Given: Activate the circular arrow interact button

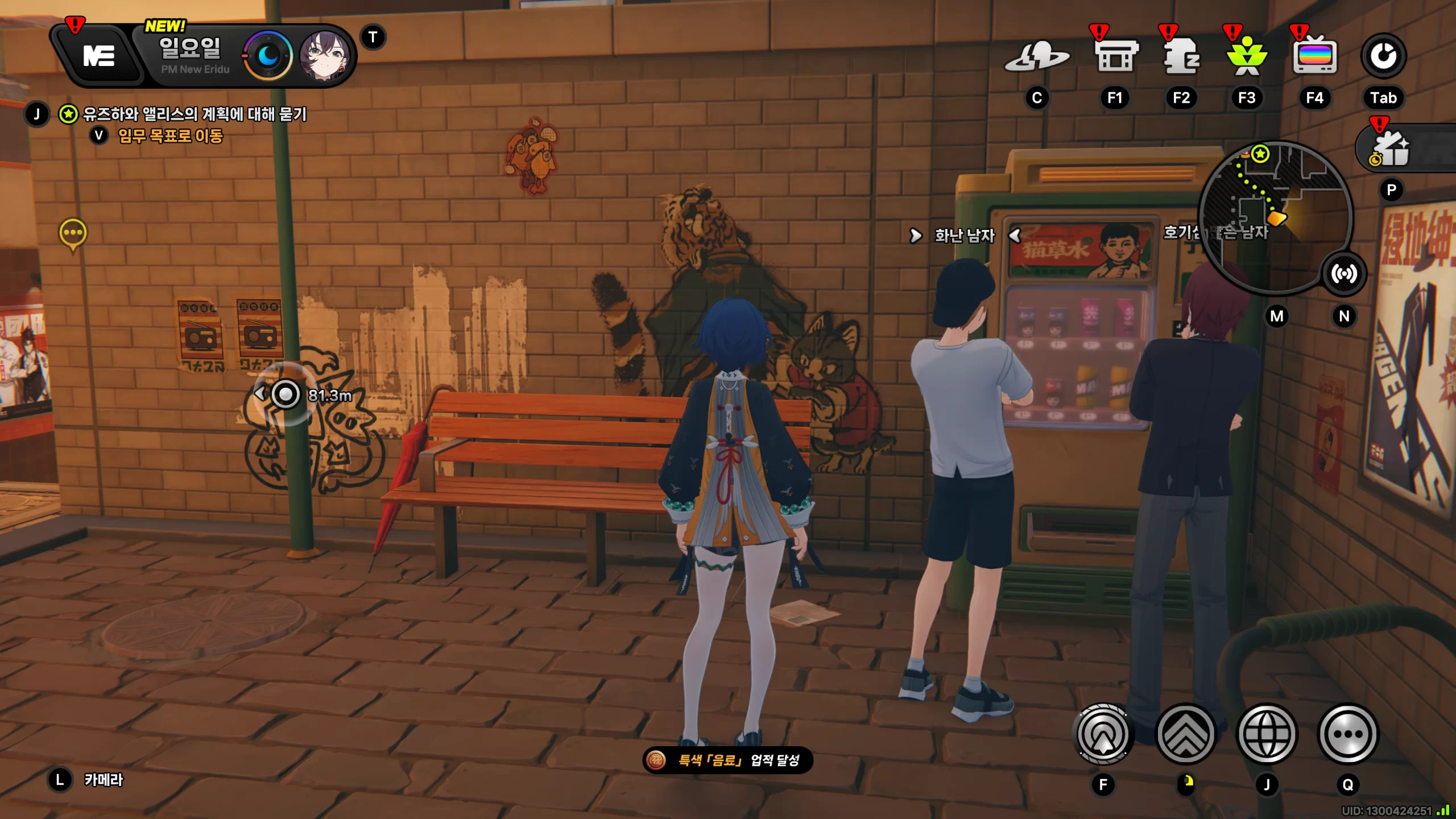Looking at the screenshot, I should tap(1103, 734).
